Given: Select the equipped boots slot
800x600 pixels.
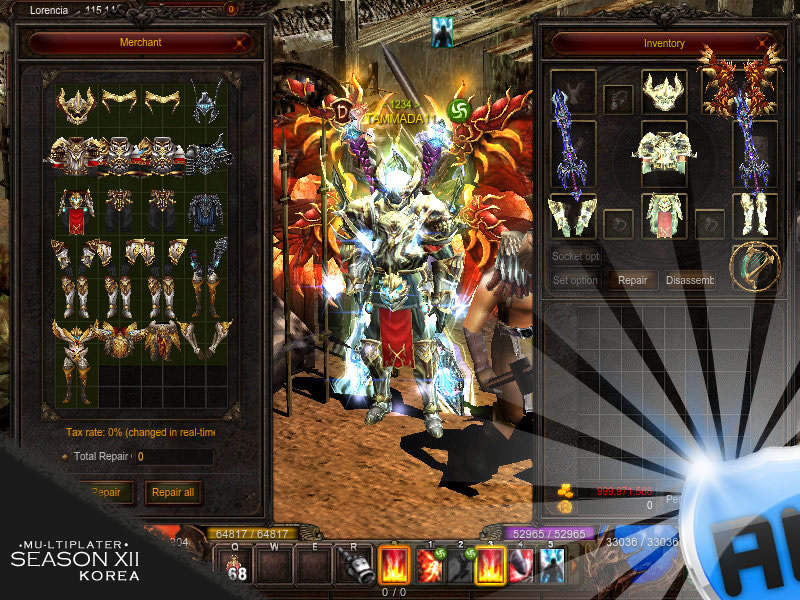Looking at the screenshot, I should (x=755, y=215).
